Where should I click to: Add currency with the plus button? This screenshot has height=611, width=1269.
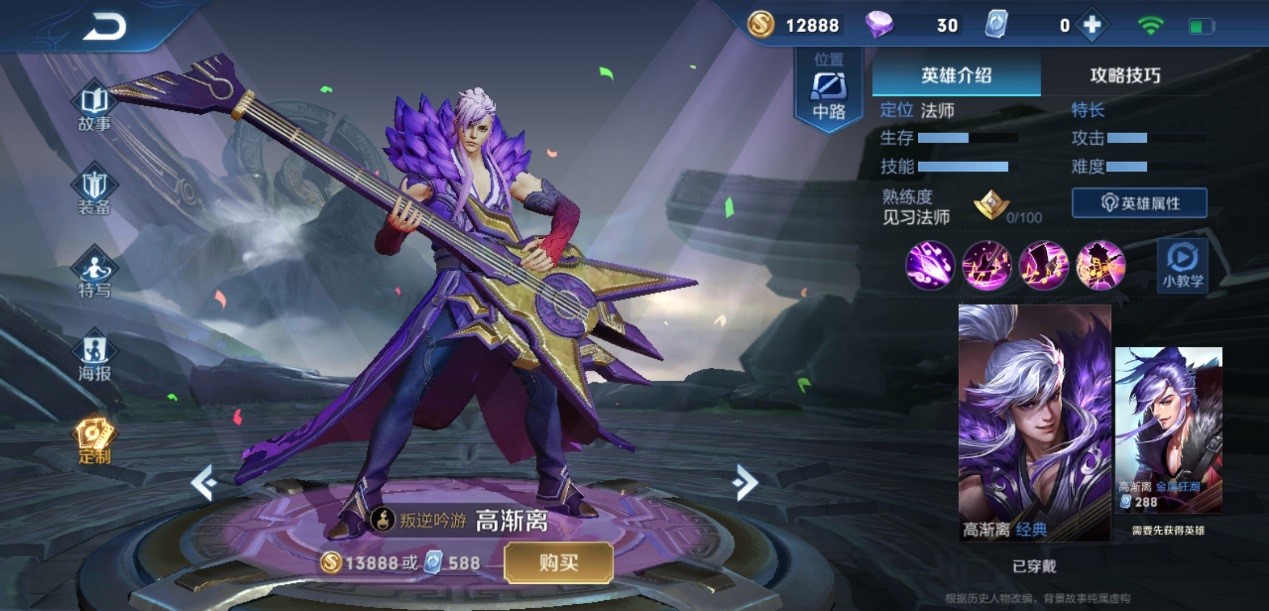coord(1092,26)
